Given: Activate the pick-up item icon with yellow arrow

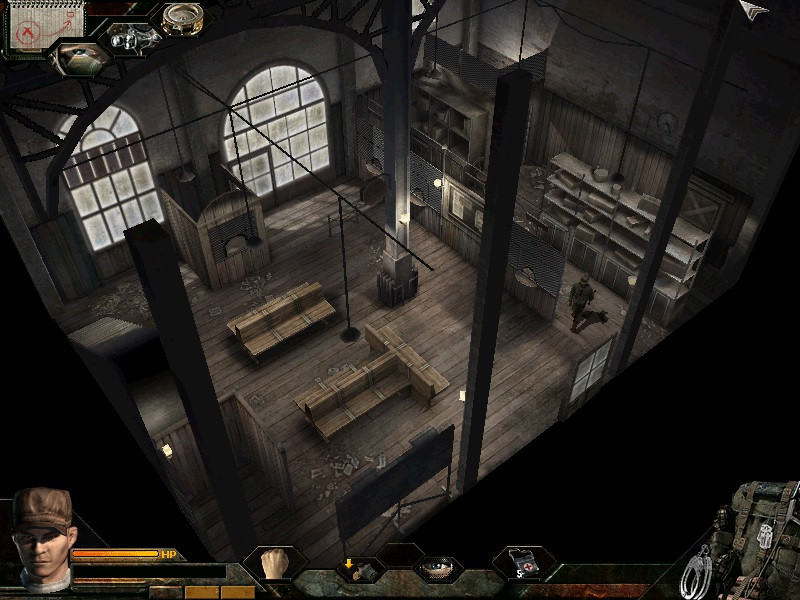Looking at the screenshot, I should [x=358, y=569].
